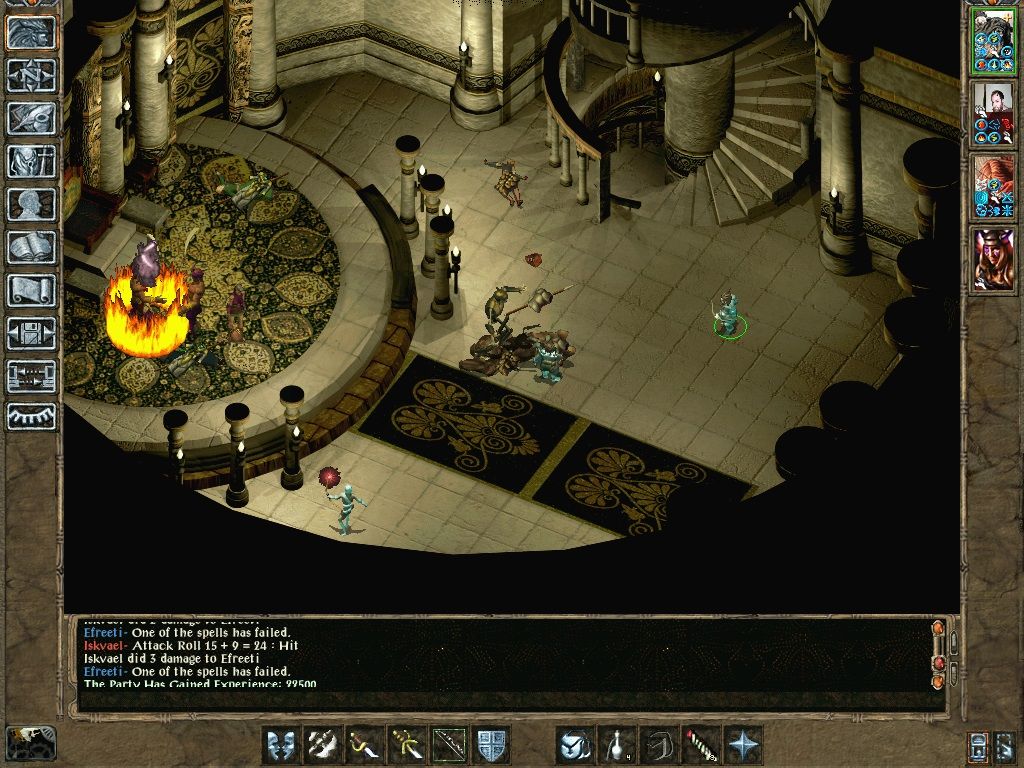Click the rest party closed-eye button

click(32, 416)
